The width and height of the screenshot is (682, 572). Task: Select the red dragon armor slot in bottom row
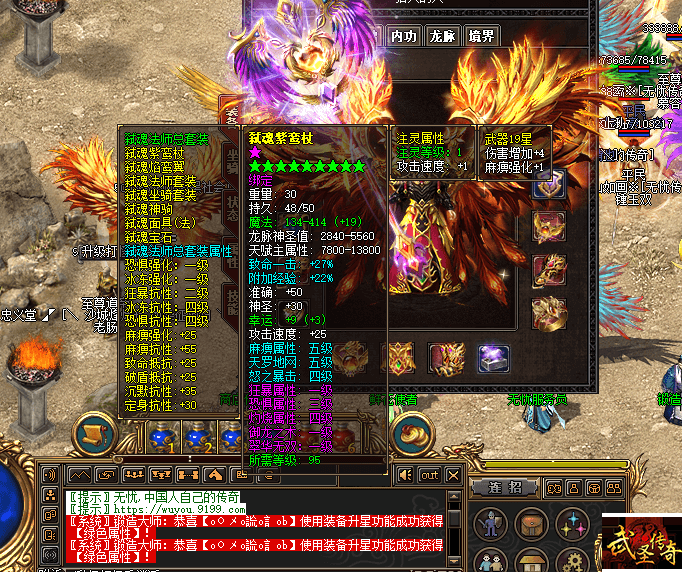click(x=445, y=357)
